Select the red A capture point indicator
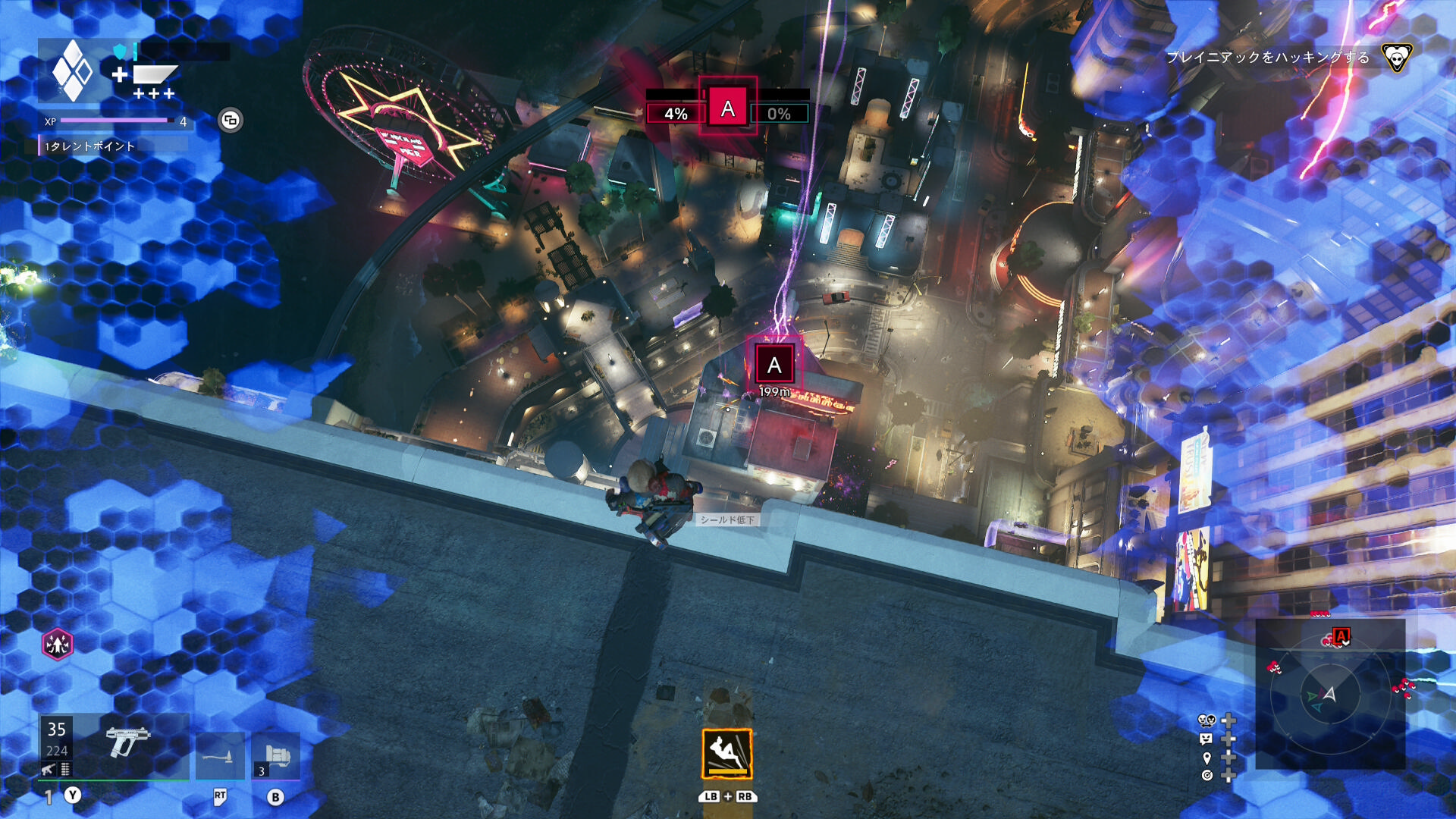This screenshot has width=1456, height=819. pyautogui.click(x=727, y=109)
